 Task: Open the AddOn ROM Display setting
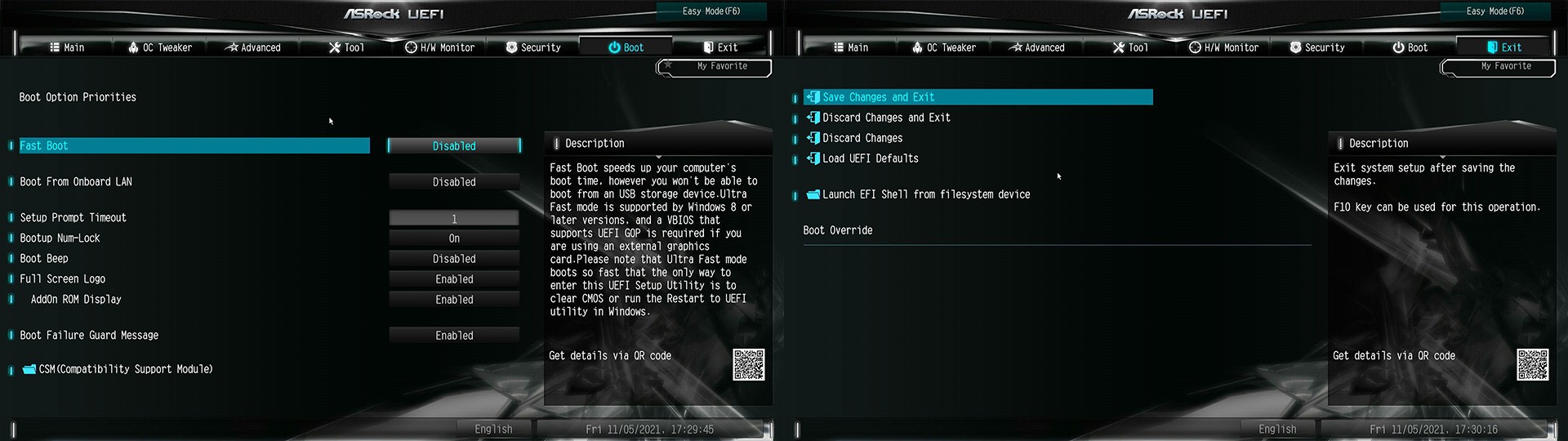tap(454, 300)
